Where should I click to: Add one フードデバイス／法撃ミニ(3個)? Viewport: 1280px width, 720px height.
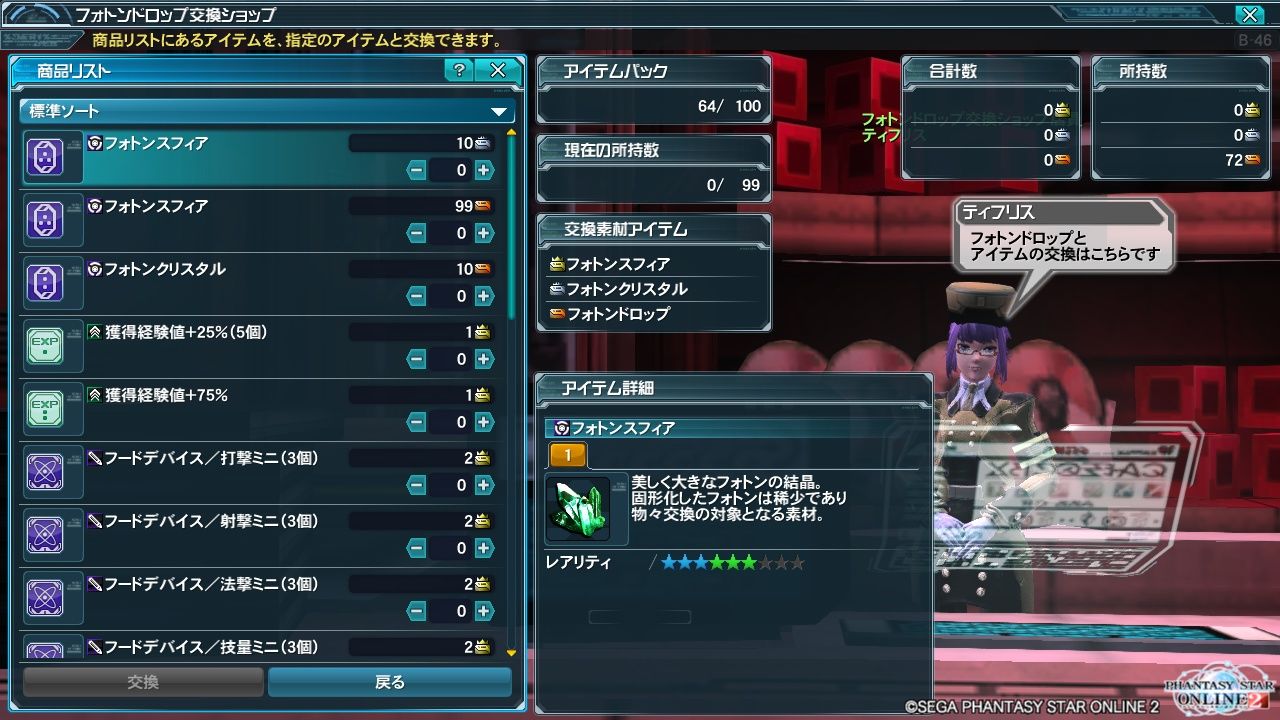tap(484, 611)
